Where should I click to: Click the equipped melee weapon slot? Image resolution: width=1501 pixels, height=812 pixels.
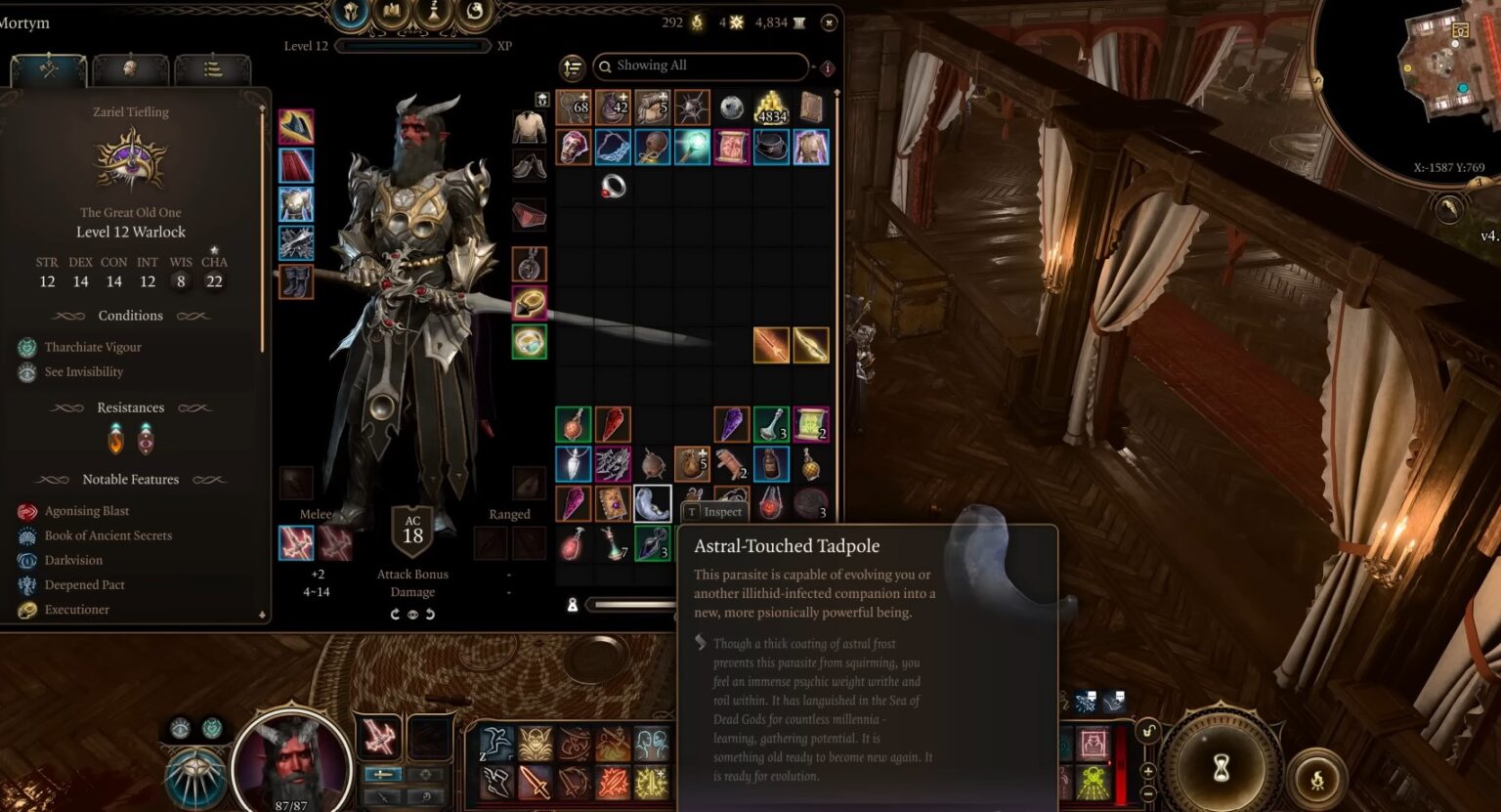tap(296, 543)
